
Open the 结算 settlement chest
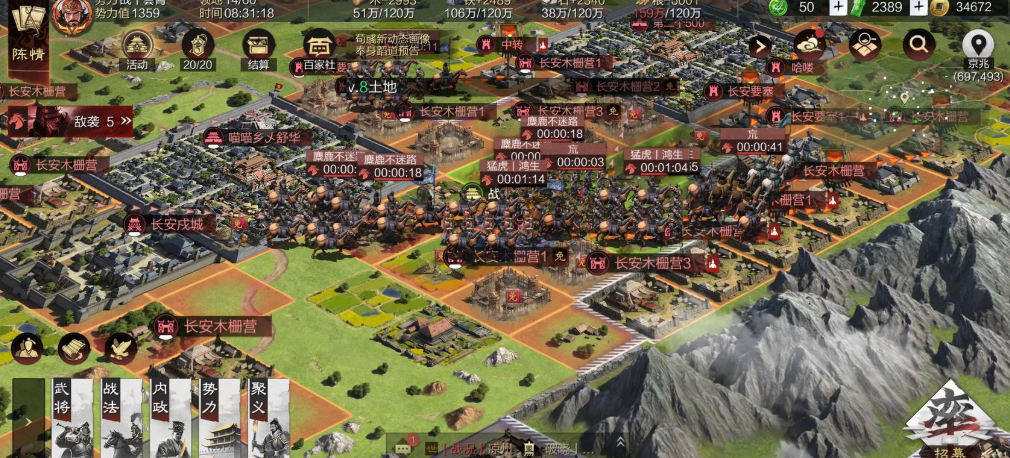pos(259,48)
